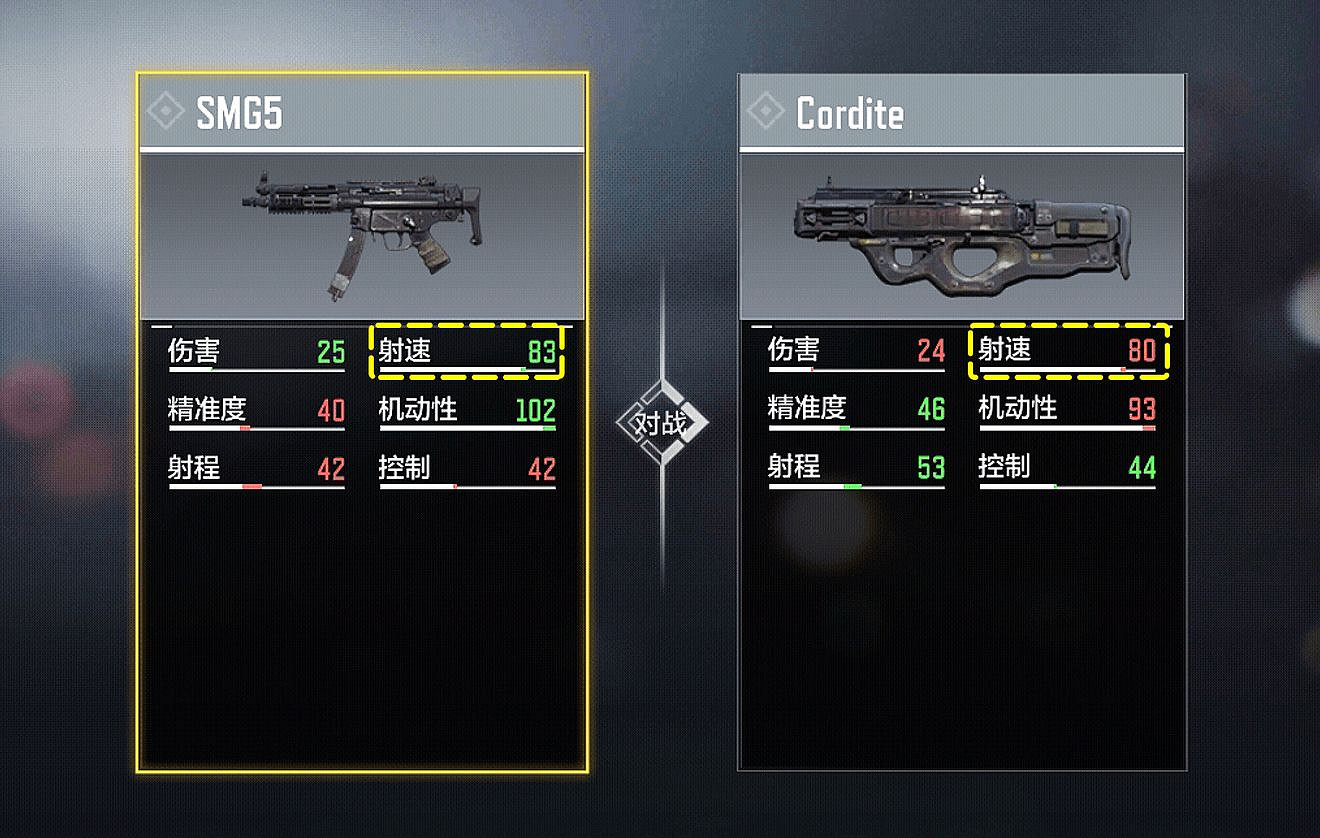Click the 射程 range value 53 on Cordite
This screenshot has width=1320, height=838.
pos(934,468)
